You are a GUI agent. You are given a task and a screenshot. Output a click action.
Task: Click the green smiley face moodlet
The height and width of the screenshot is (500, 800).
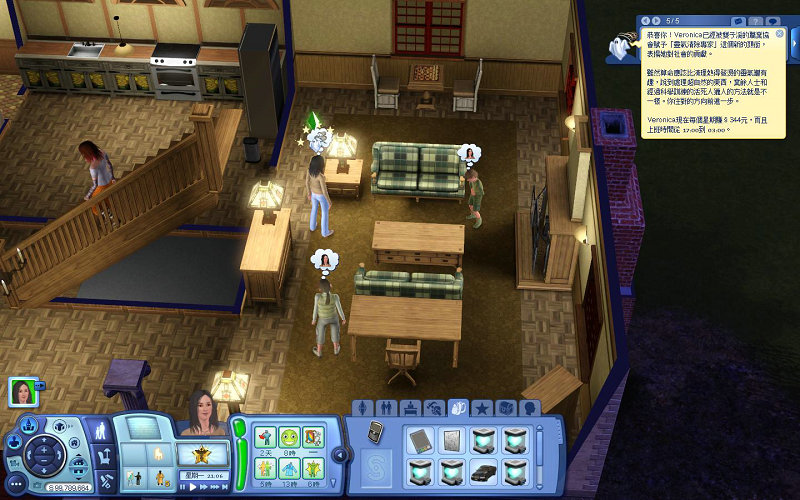tap(289, 437)
